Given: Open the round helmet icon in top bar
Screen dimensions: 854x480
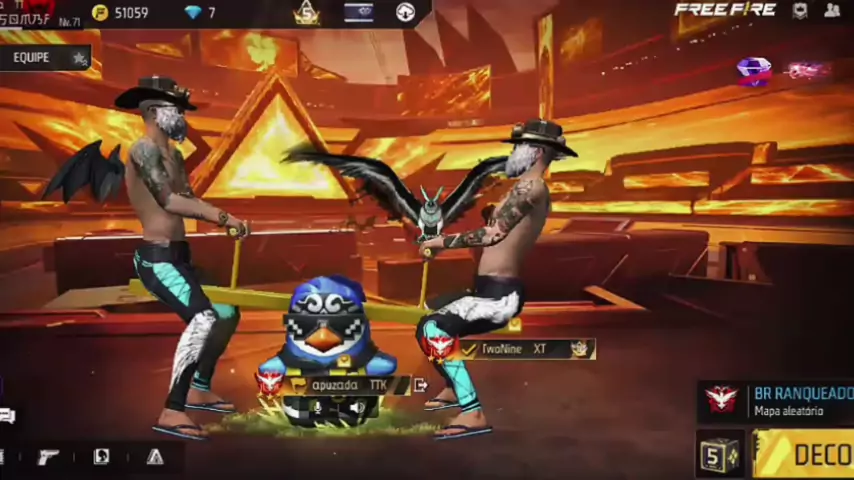Looking at the screenshot, I should [405, 13].
